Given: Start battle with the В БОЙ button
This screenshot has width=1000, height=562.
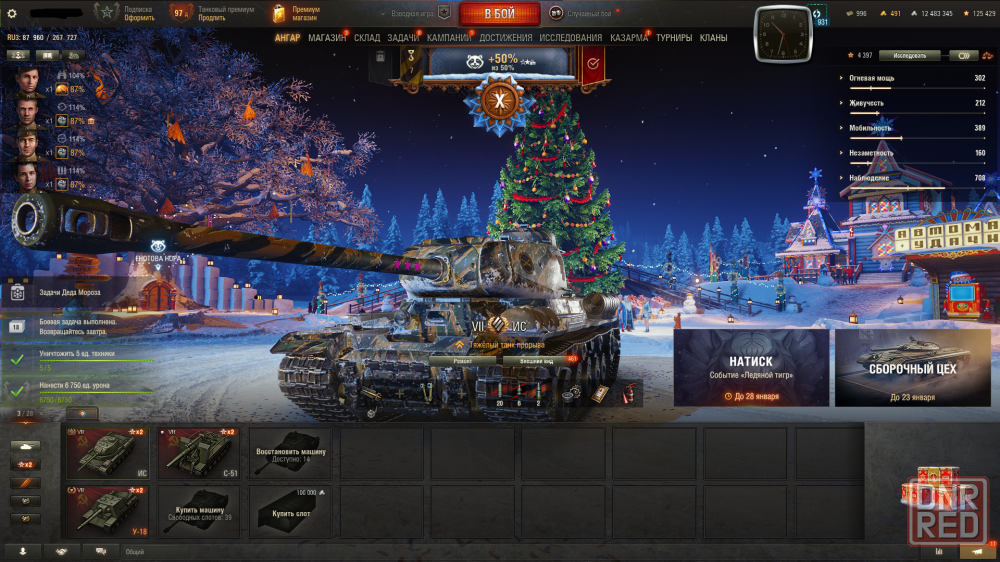Looking at the screenshot, I should [x=499, y=14].
